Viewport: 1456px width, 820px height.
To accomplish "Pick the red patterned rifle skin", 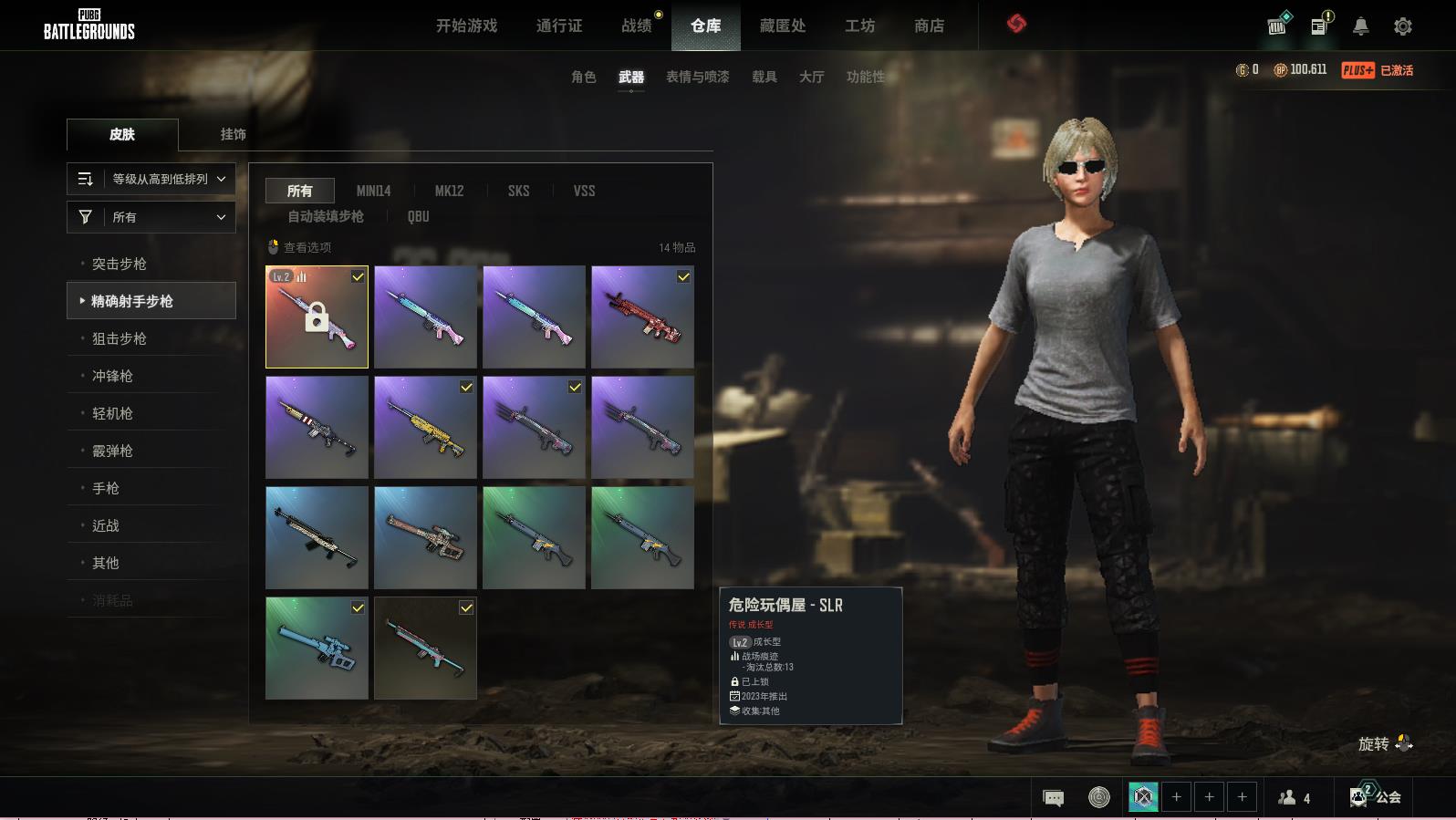I will tap(642, 317).
